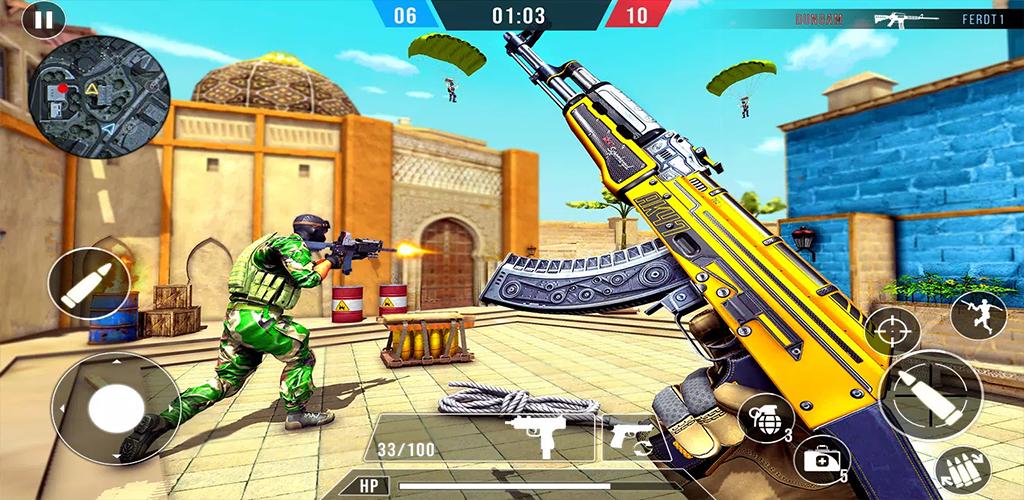
Task: Use the medkit healing item
Action: click(x=822, y=459)
